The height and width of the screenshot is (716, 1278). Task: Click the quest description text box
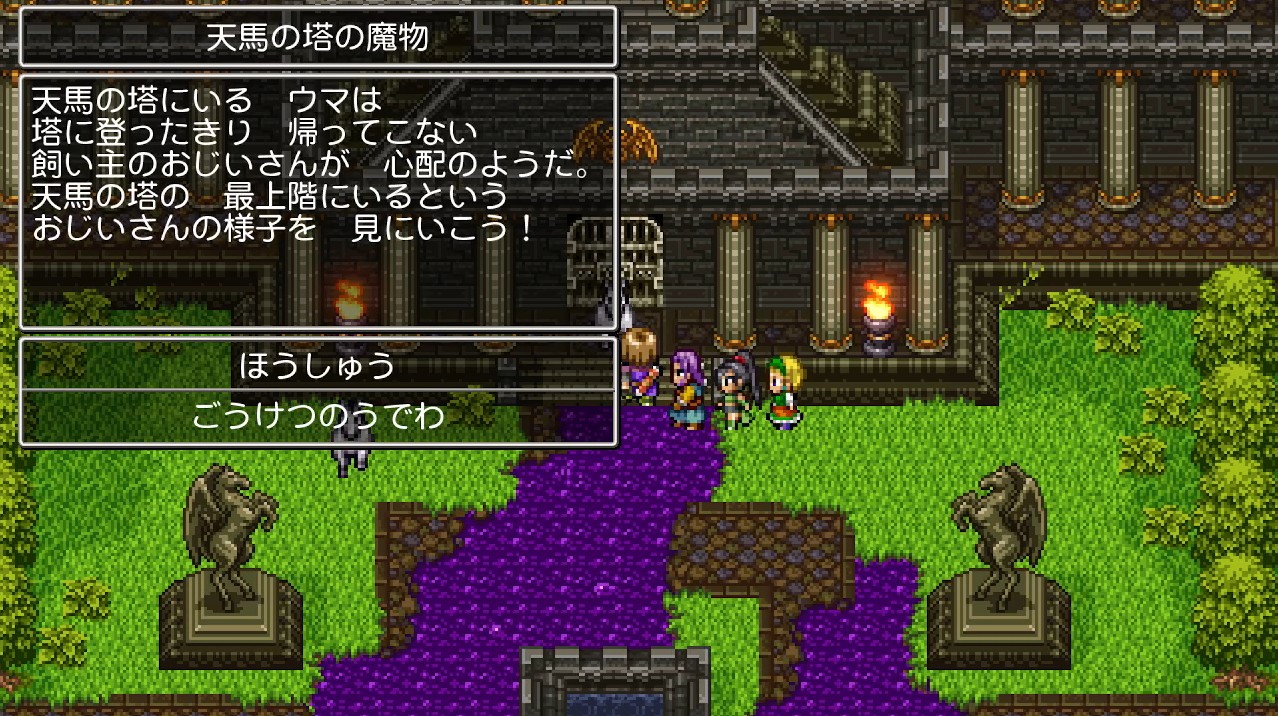pos(318,200)
